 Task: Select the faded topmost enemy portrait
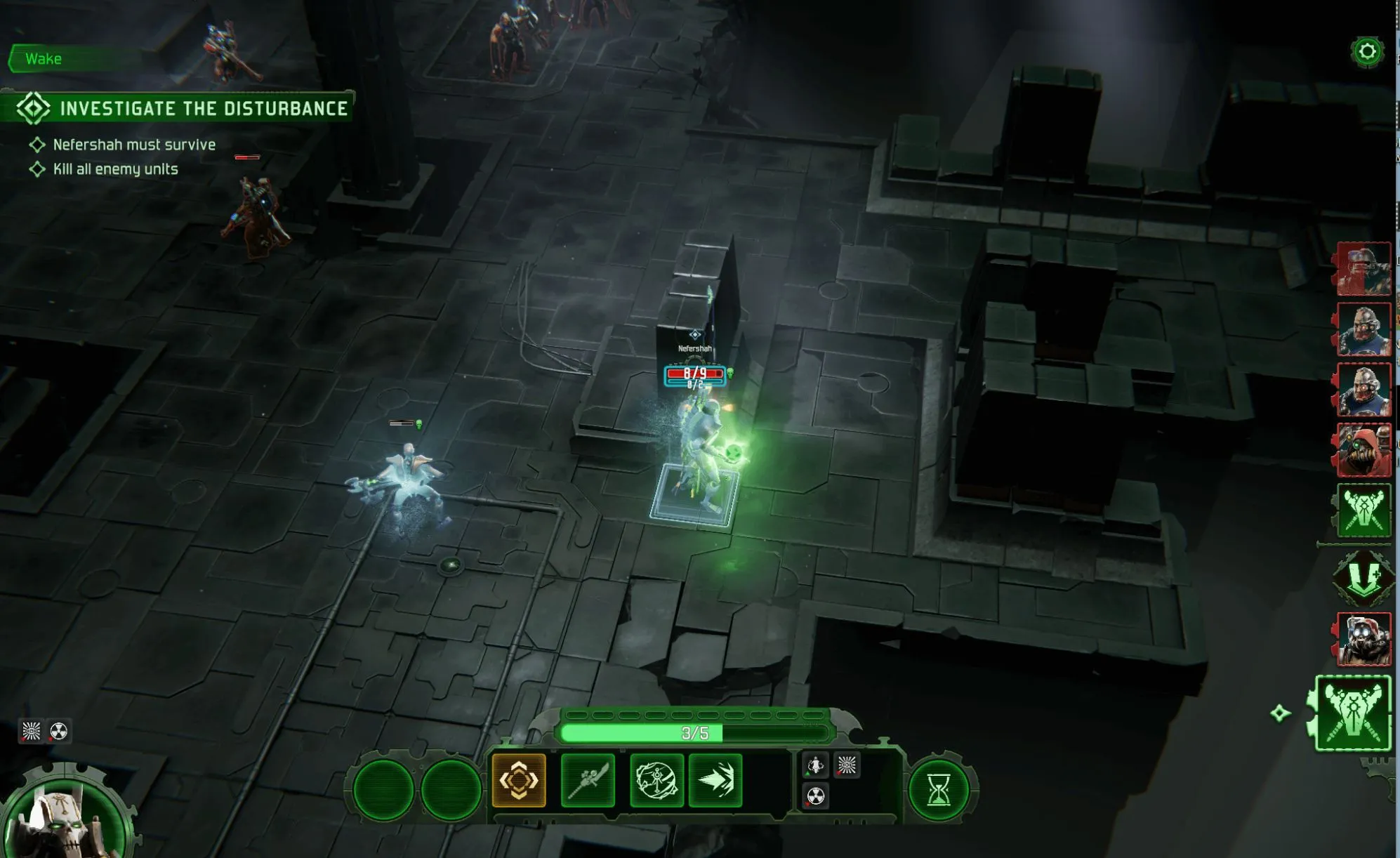pos(1363,269)
